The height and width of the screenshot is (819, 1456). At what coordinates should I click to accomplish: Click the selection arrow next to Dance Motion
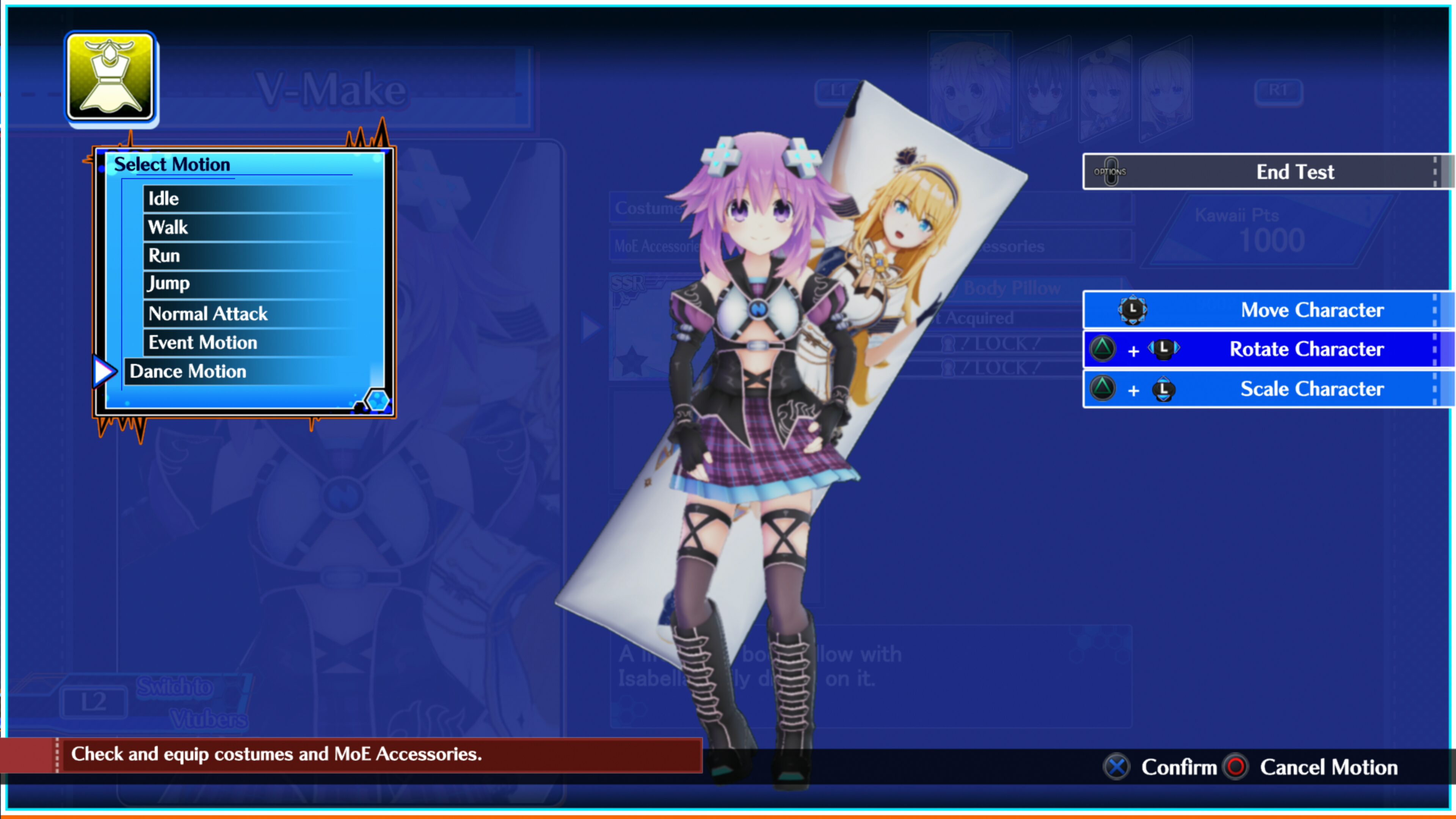point(104,371)
